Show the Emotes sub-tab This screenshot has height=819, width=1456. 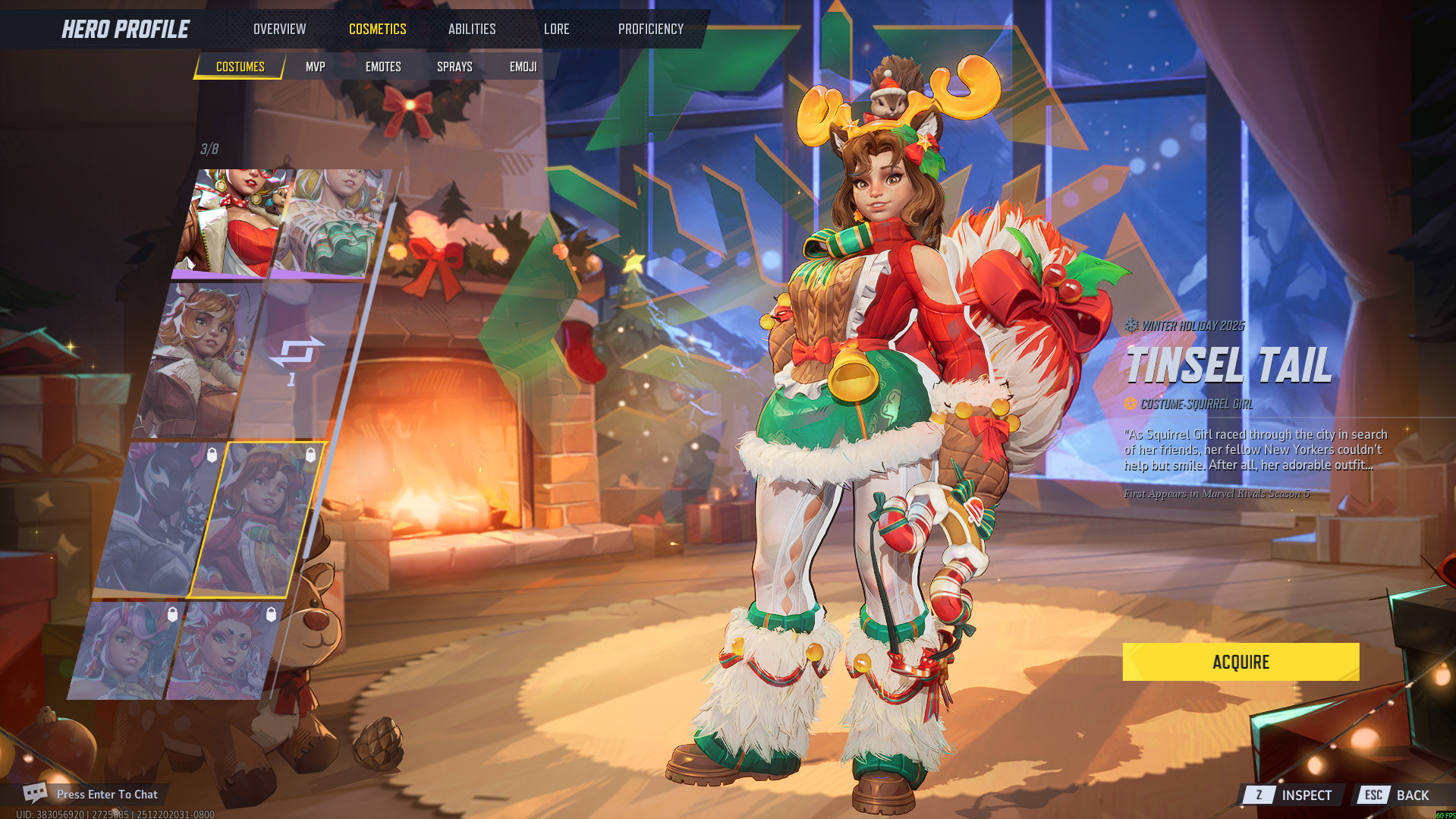click(x=383, y=67)
